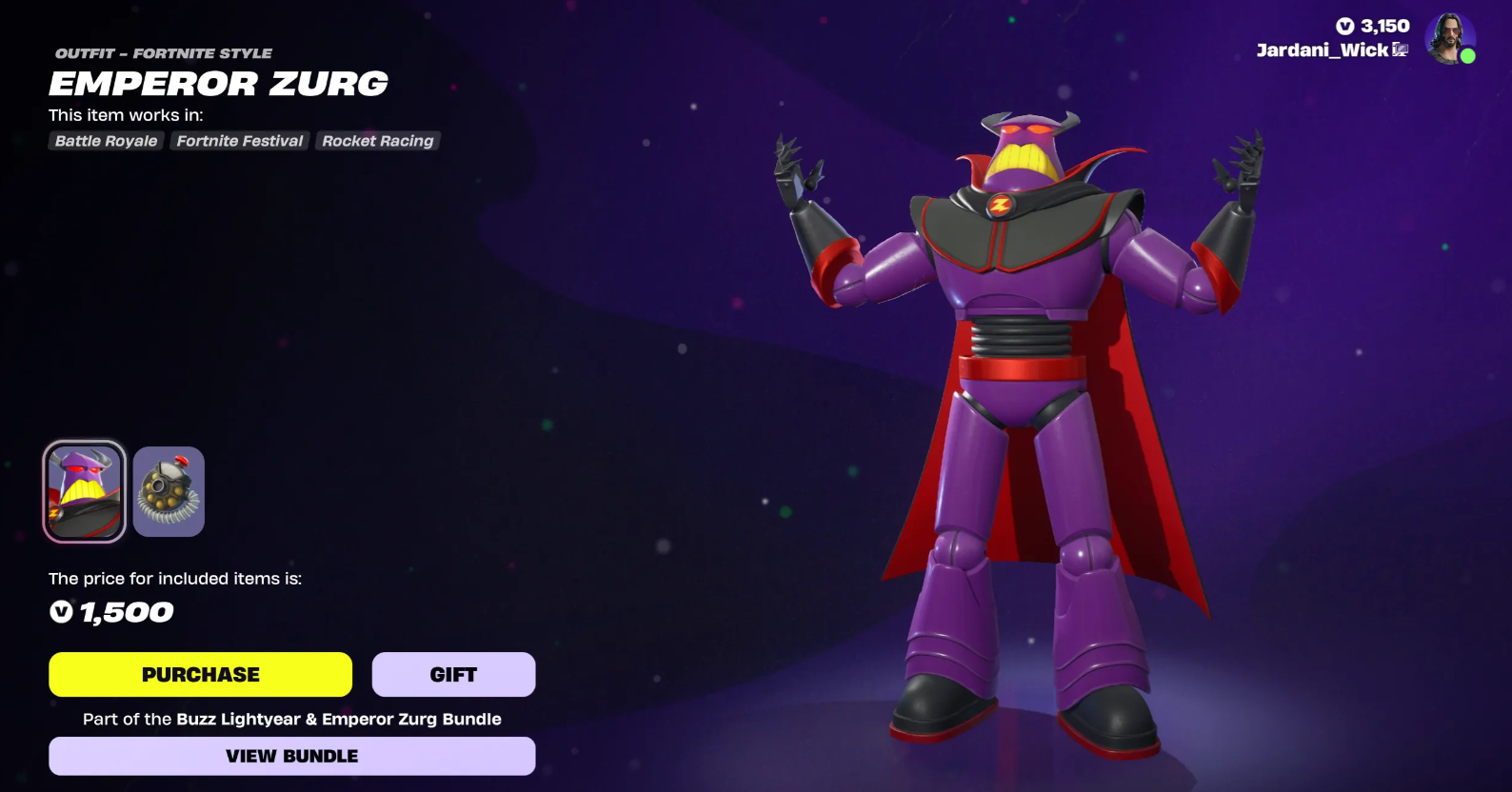Select the back bling item thumbnail
Viewport: 1512px width, 792px height.
[169, 491]
